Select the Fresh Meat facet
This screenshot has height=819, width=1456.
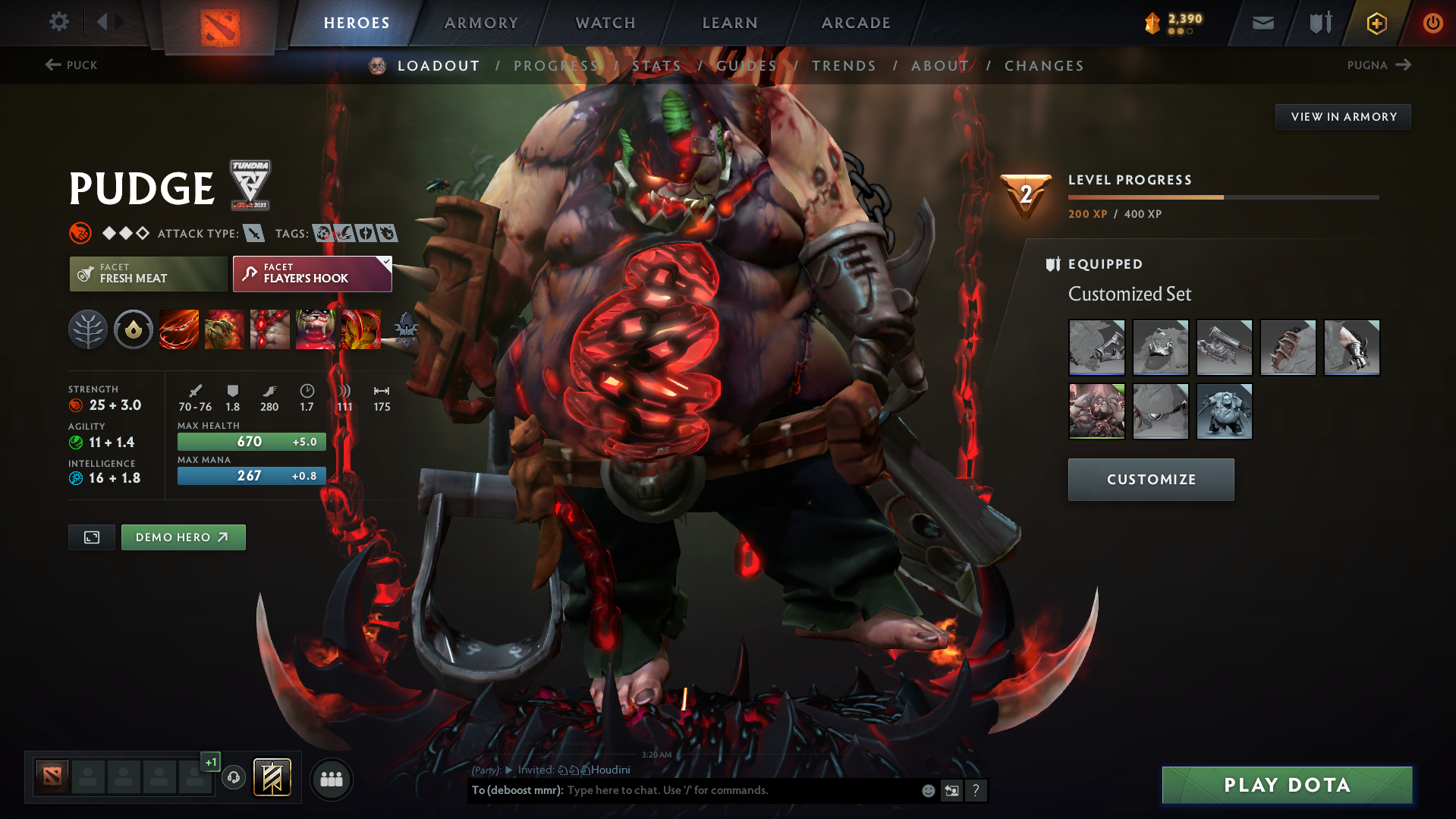pos(147,274)
